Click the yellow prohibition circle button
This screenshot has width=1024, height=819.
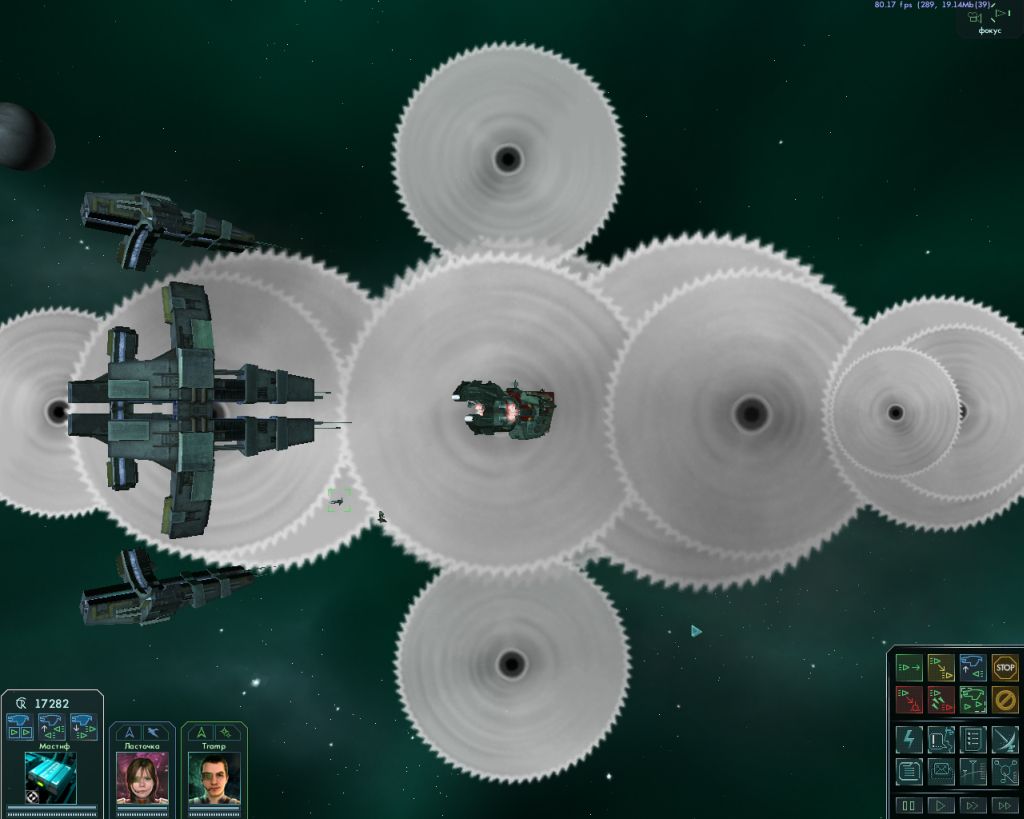(x=1005, y=699)
